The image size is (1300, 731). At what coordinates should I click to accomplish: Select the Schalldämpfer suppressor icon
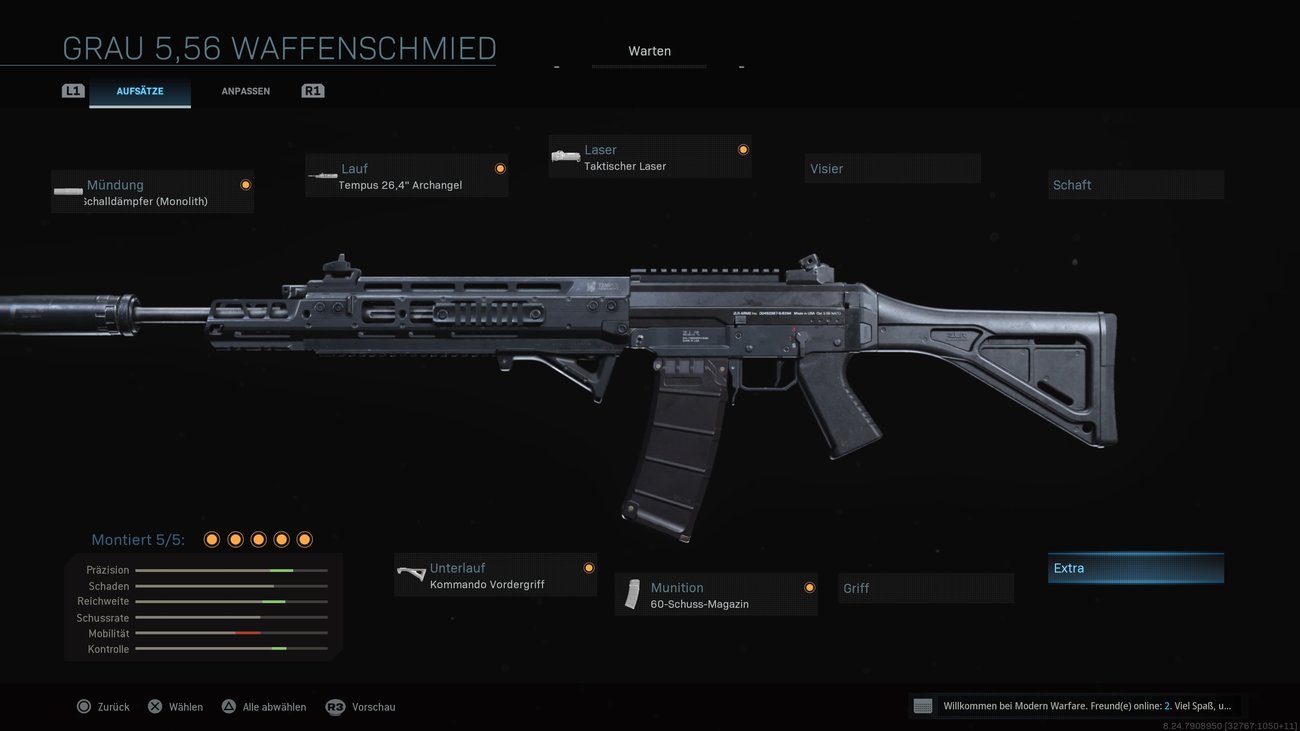[67, 191]
